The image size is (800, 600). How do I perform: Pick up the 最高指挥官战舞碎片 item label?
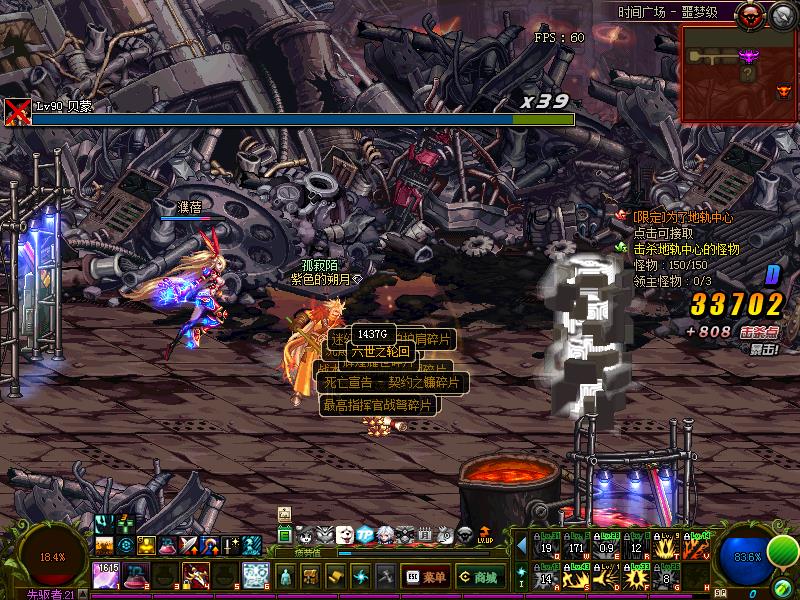[378, 405]
